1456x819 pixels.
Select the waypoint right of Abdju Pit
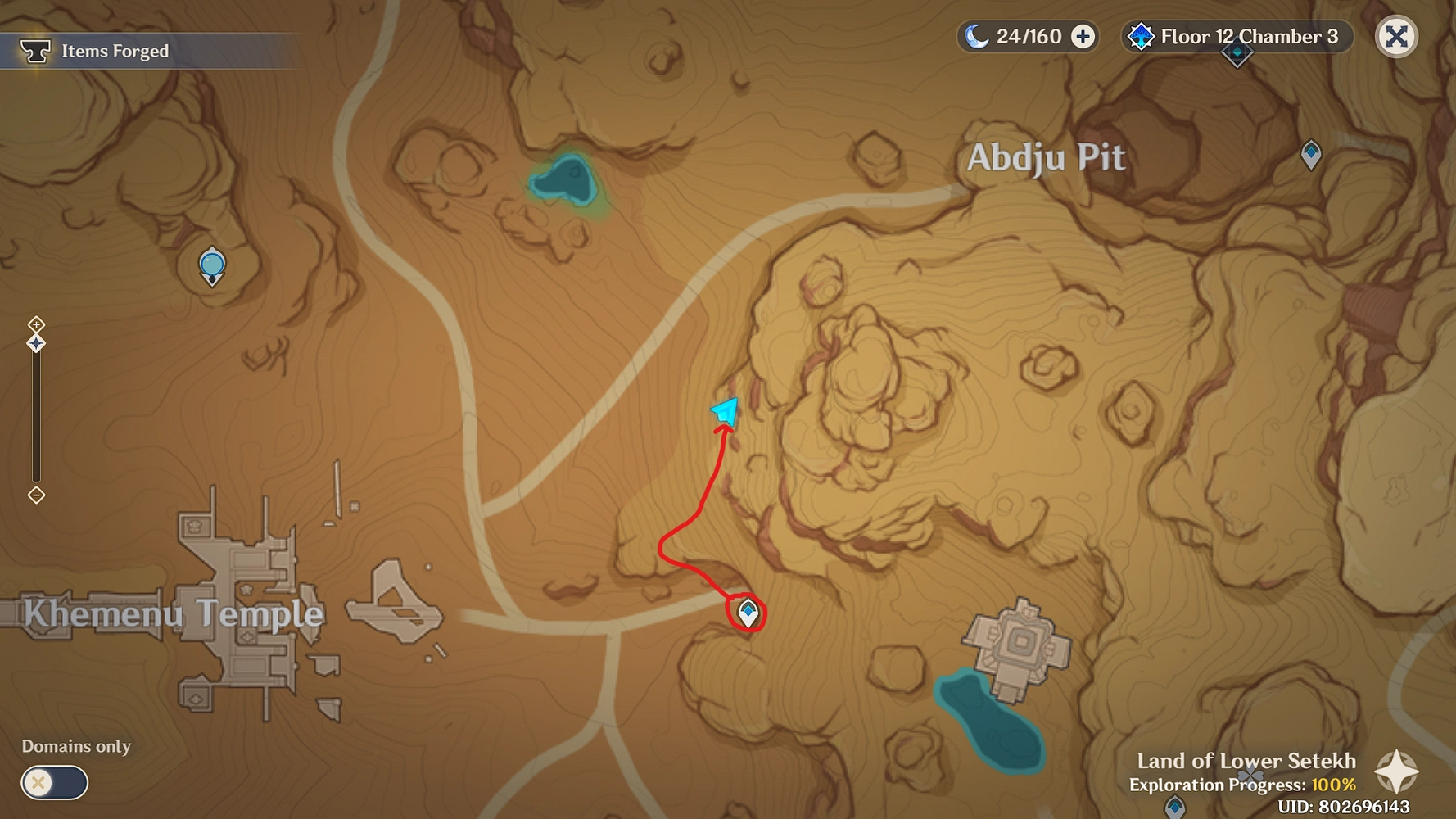pyautogui.click(x=1311, y=153)
